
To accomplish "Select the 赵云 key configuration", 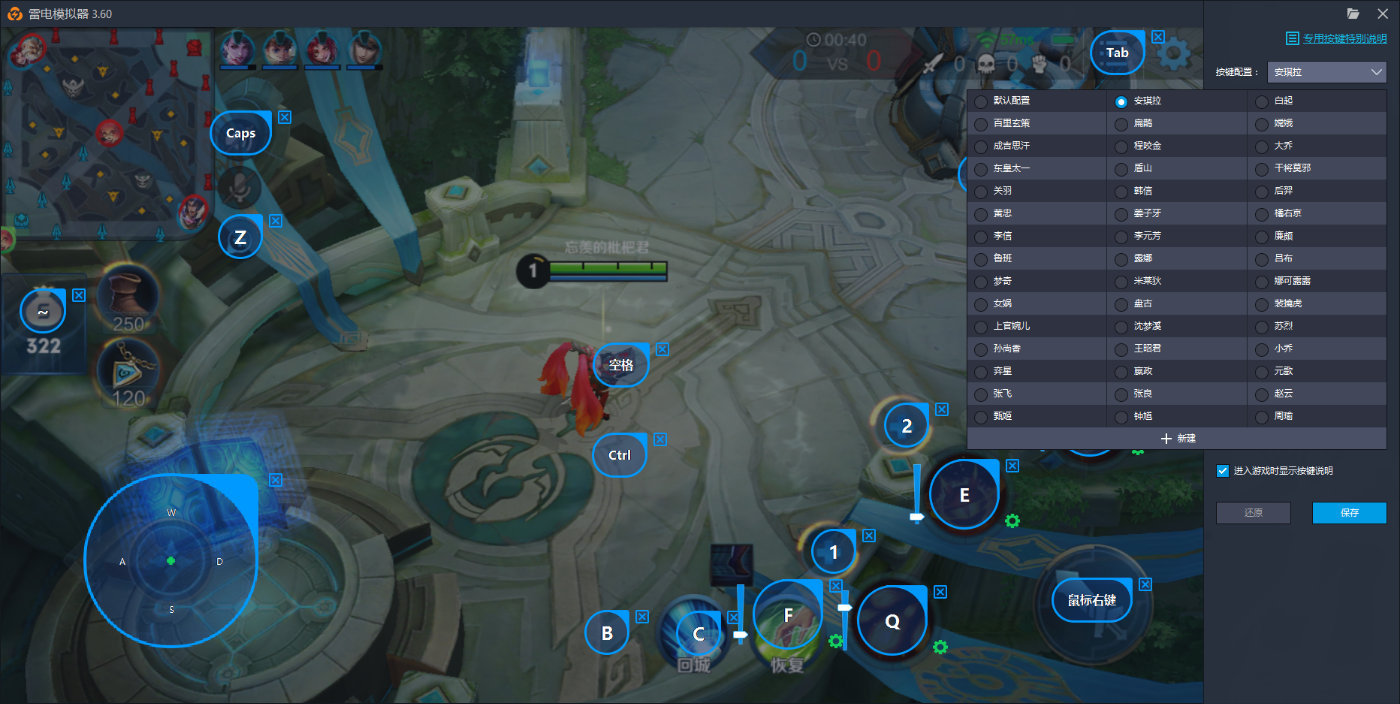I will point(1262,394).
